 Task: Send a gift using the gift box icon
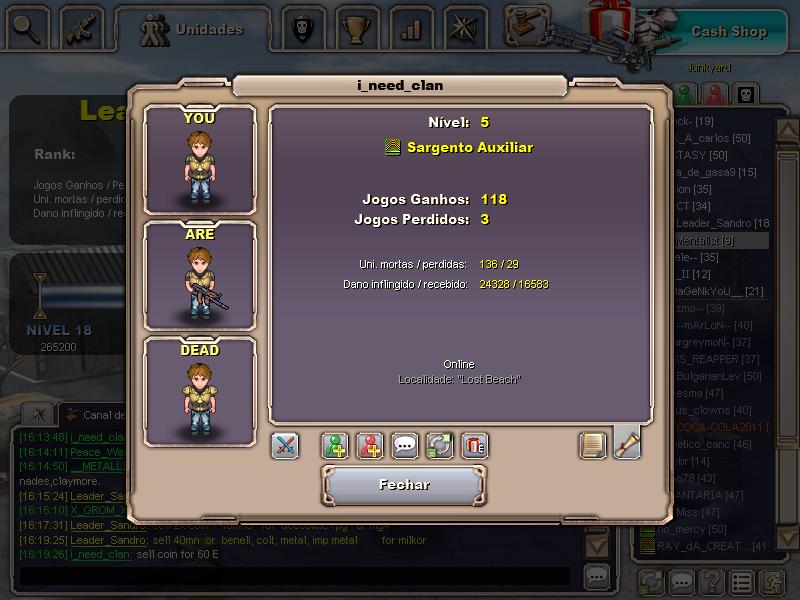[475, 446]
